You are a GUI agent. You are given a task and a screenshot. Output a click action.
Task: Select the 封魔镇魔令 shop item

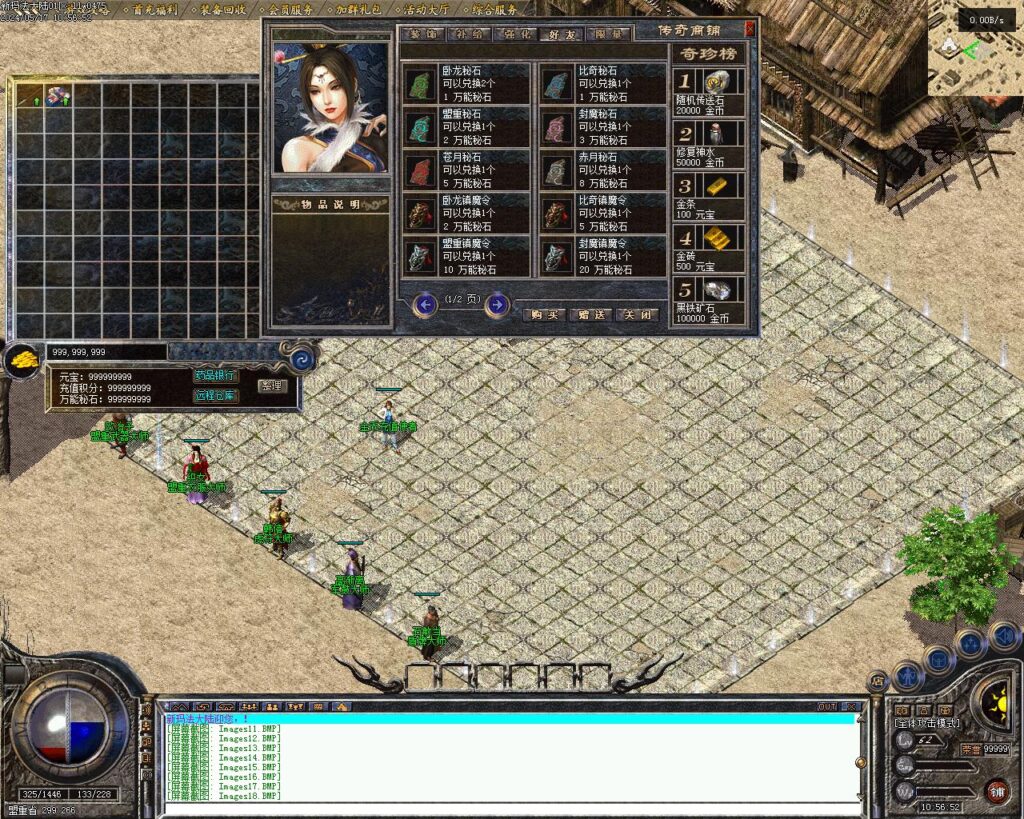coord(603,257)
